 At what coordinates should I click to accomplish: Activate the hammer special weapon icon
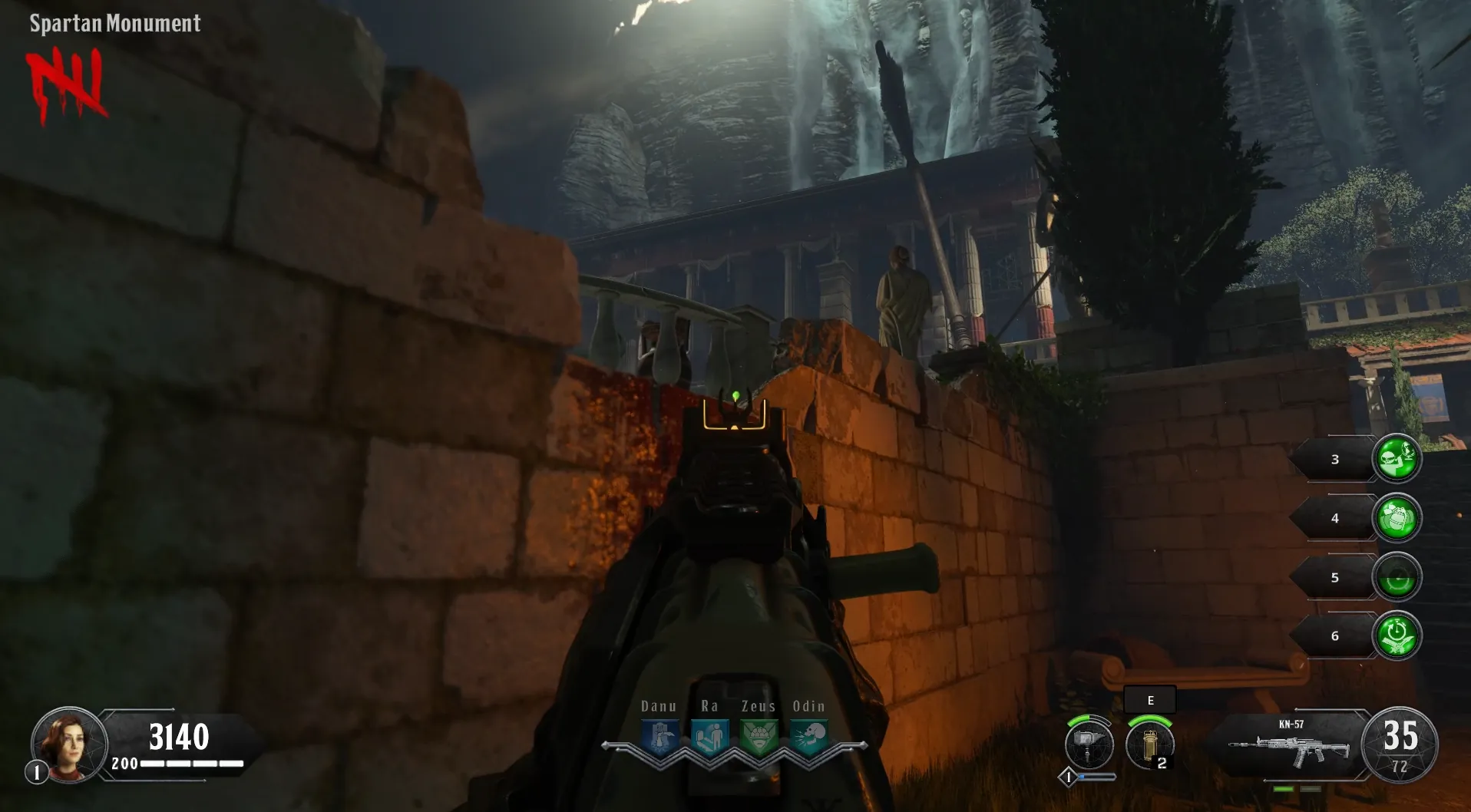tap(1089, 745)
